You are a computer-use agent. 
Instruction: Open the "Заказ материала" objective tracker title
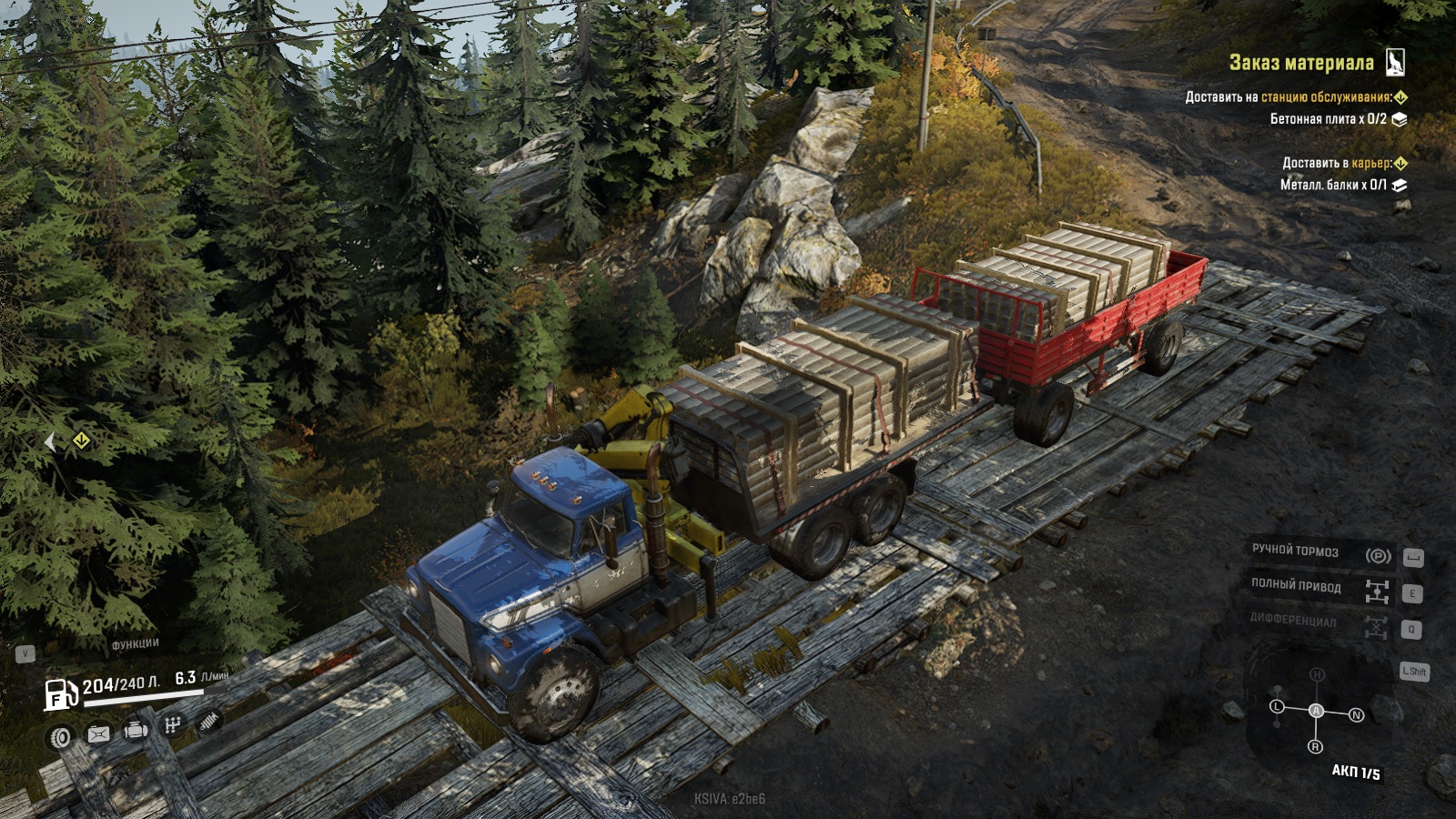point(1300,63)
